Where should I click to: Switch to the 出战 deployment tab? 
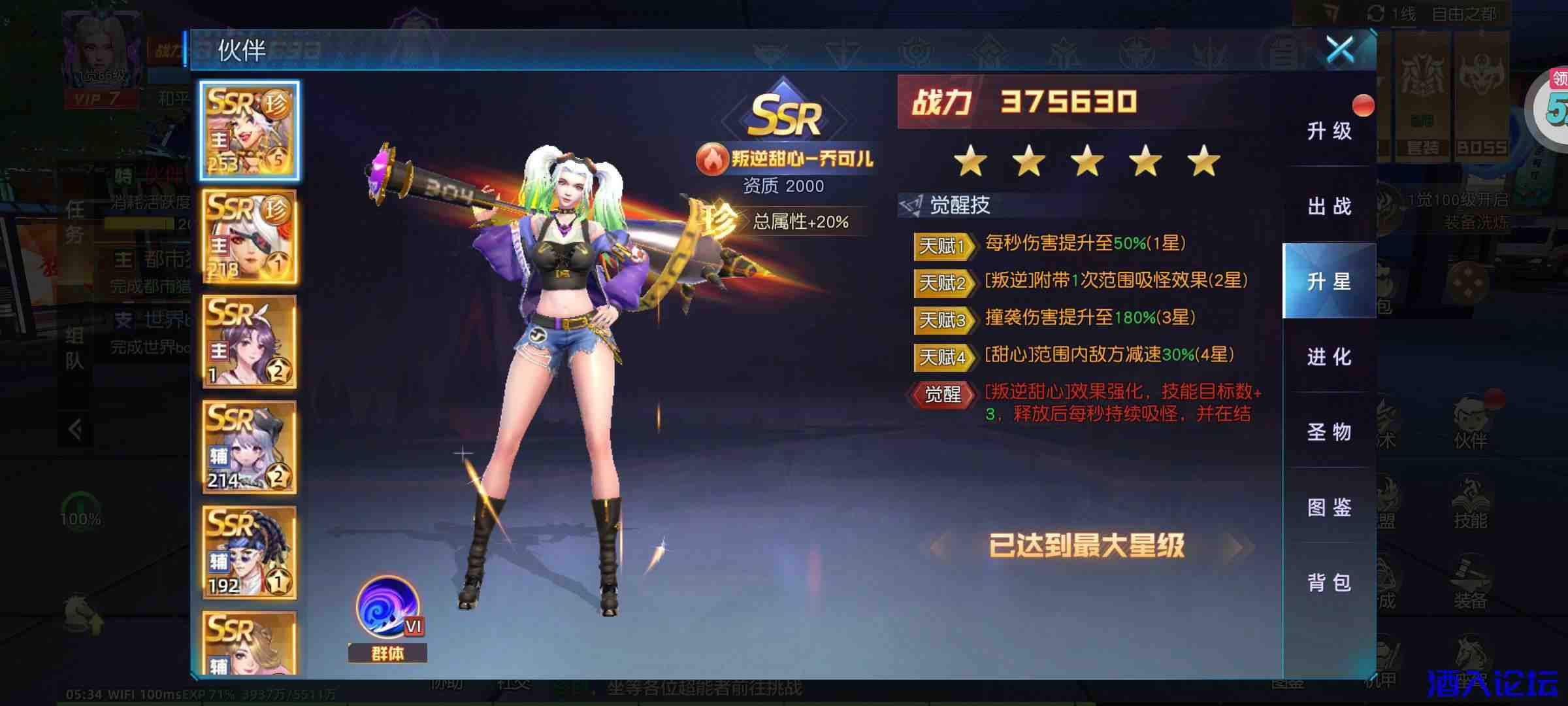tap(1330, 207)
